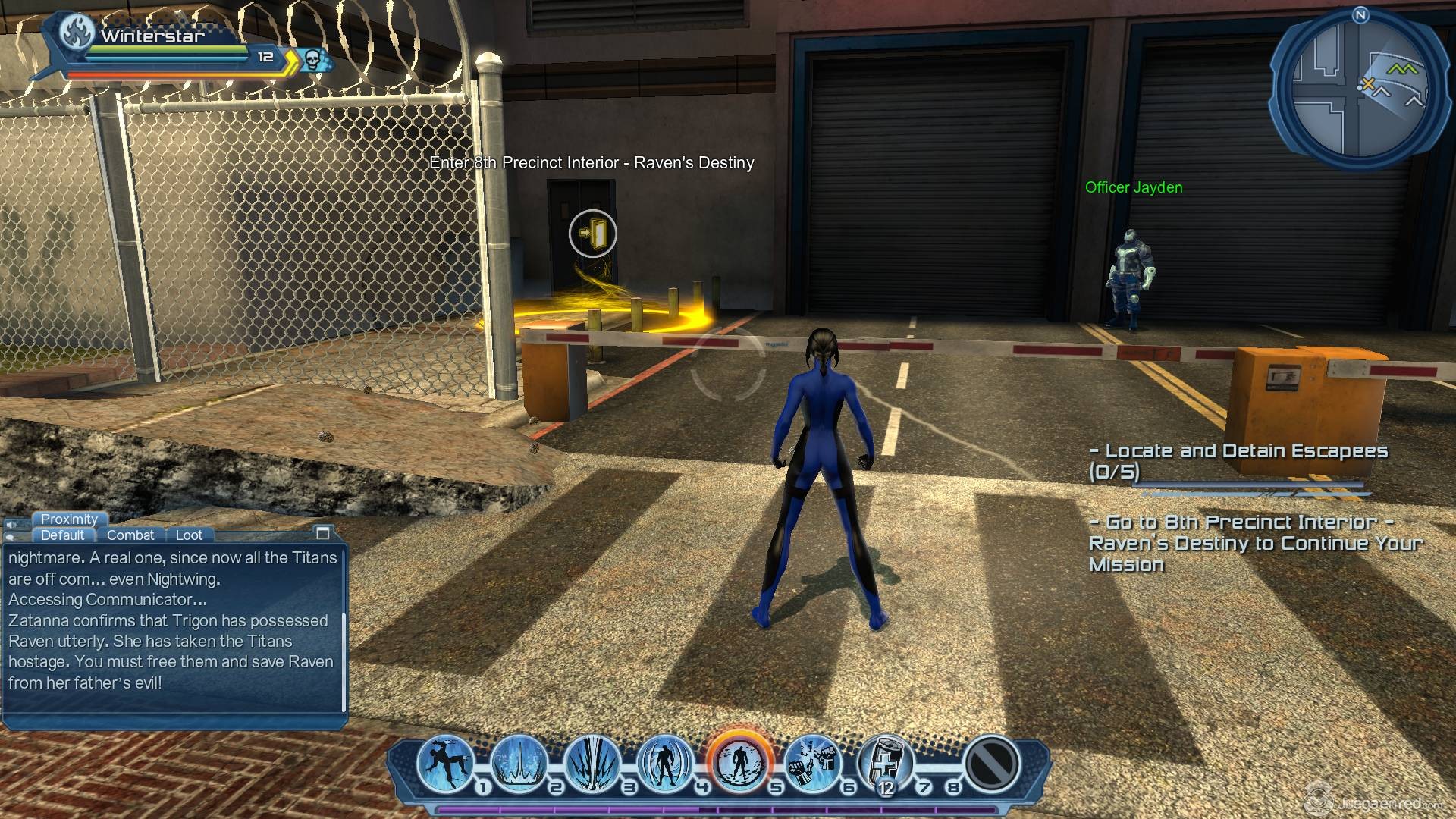Screen dimensions: 1456x819
Task: Activate the flying kick ability in slot 1
Action: (x=445, y=761)
